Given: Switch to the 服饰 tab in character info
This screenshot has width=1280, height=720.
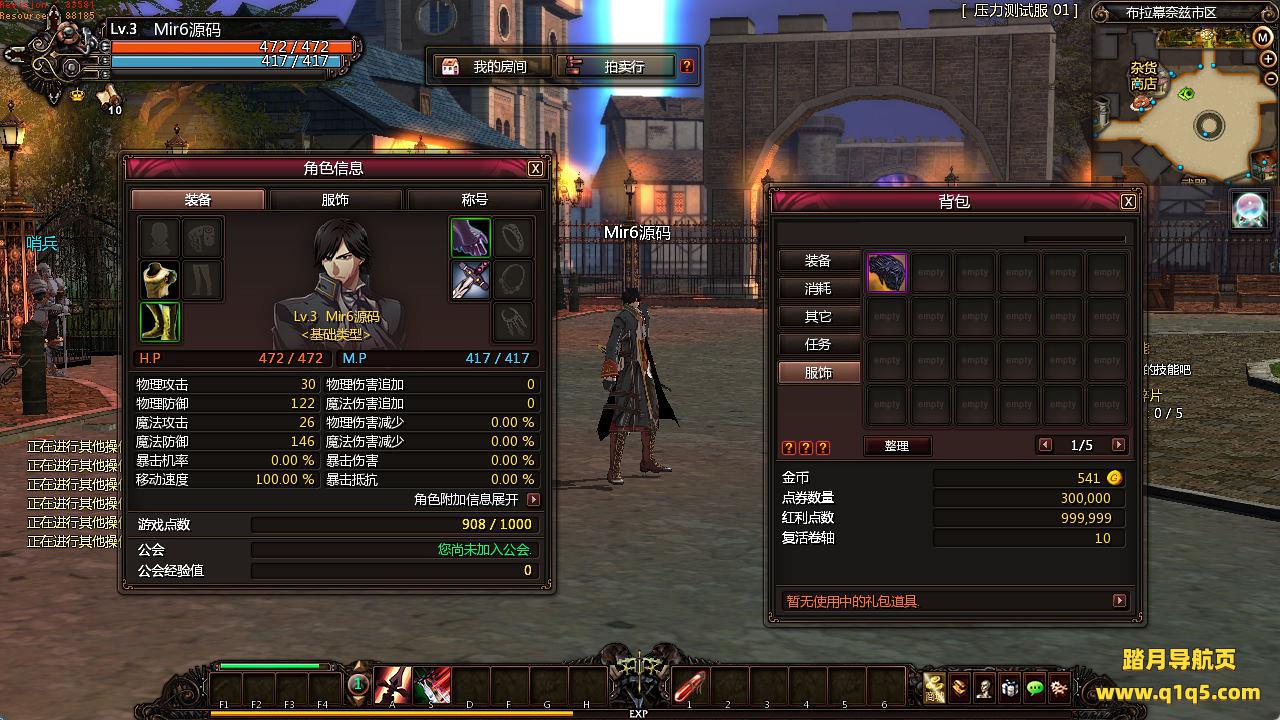Looking at the screenshot, I should (335, 200).
